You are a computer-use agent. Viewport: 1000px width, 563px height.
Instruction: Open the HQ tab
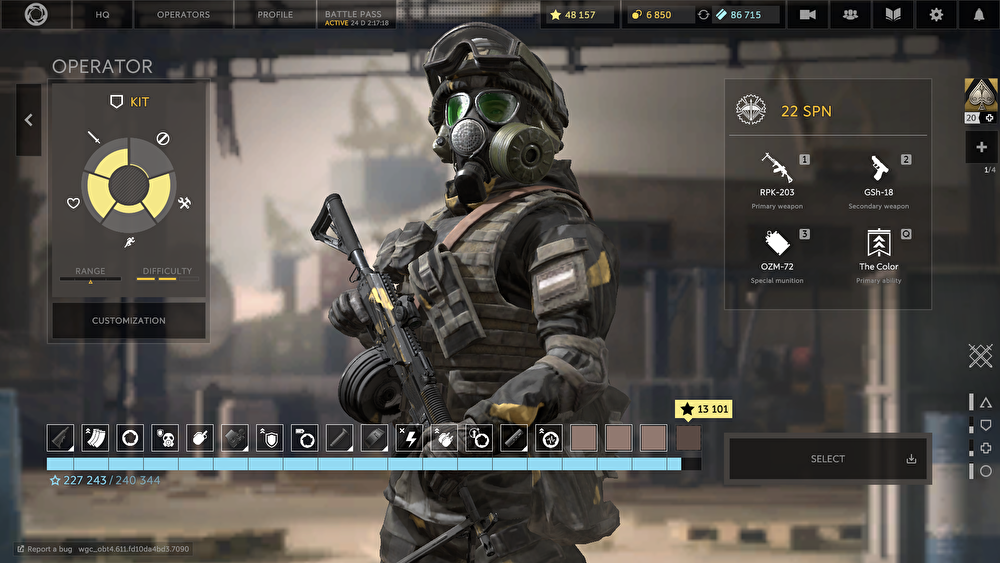[102, 15]
